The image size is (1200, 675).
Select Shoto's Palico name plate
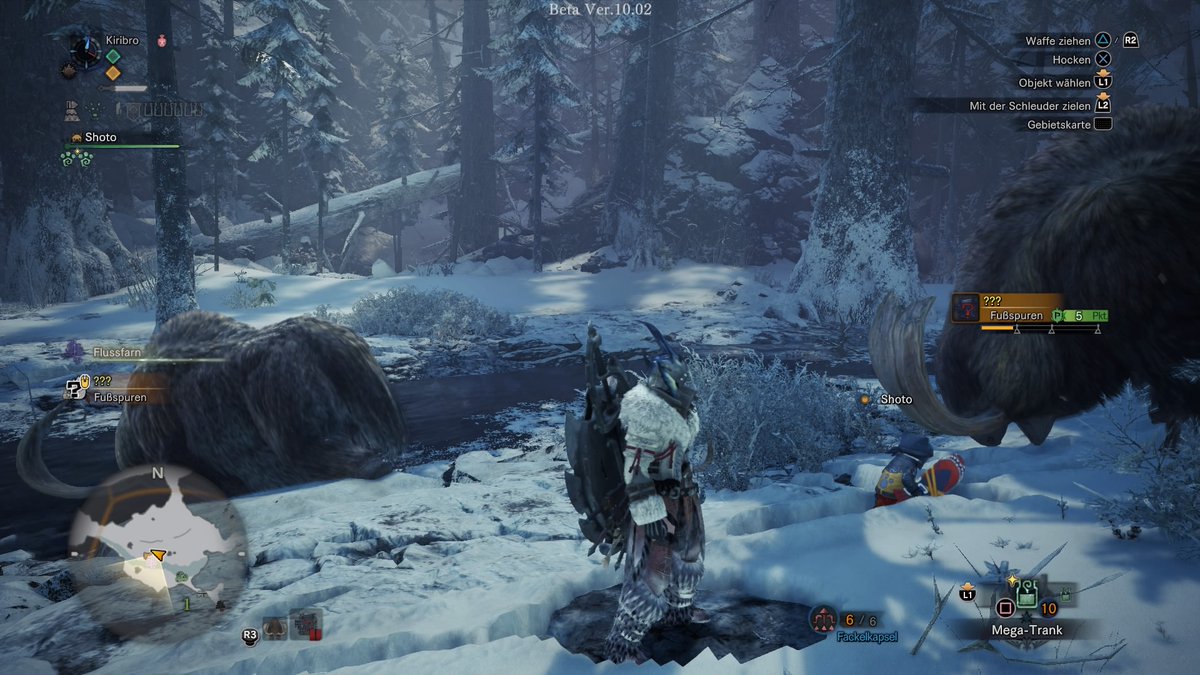(100, 137)
